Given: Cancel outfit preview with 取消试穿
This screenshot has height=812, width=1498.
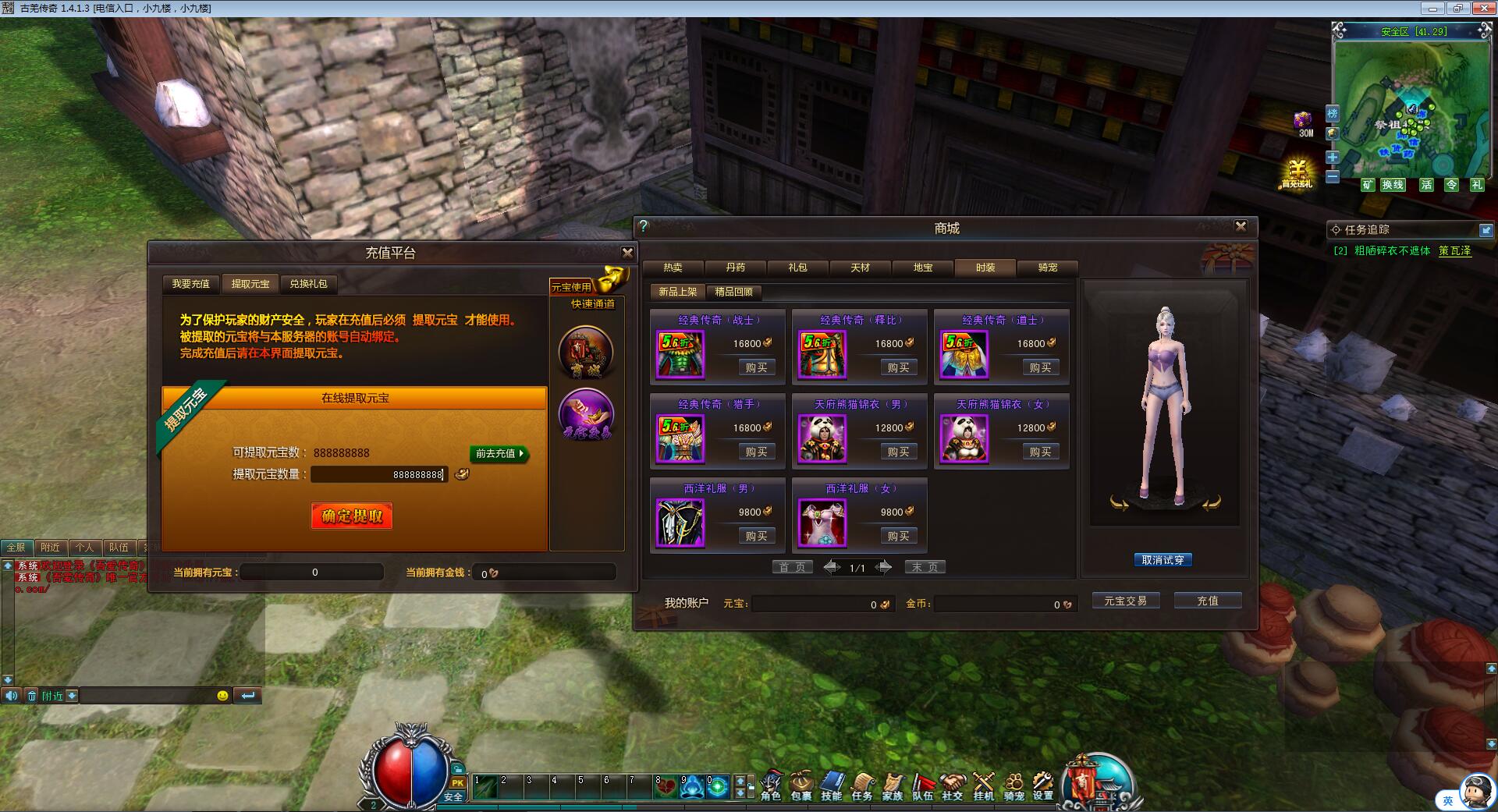Looking at the screenshot, I should [1163, 560].
